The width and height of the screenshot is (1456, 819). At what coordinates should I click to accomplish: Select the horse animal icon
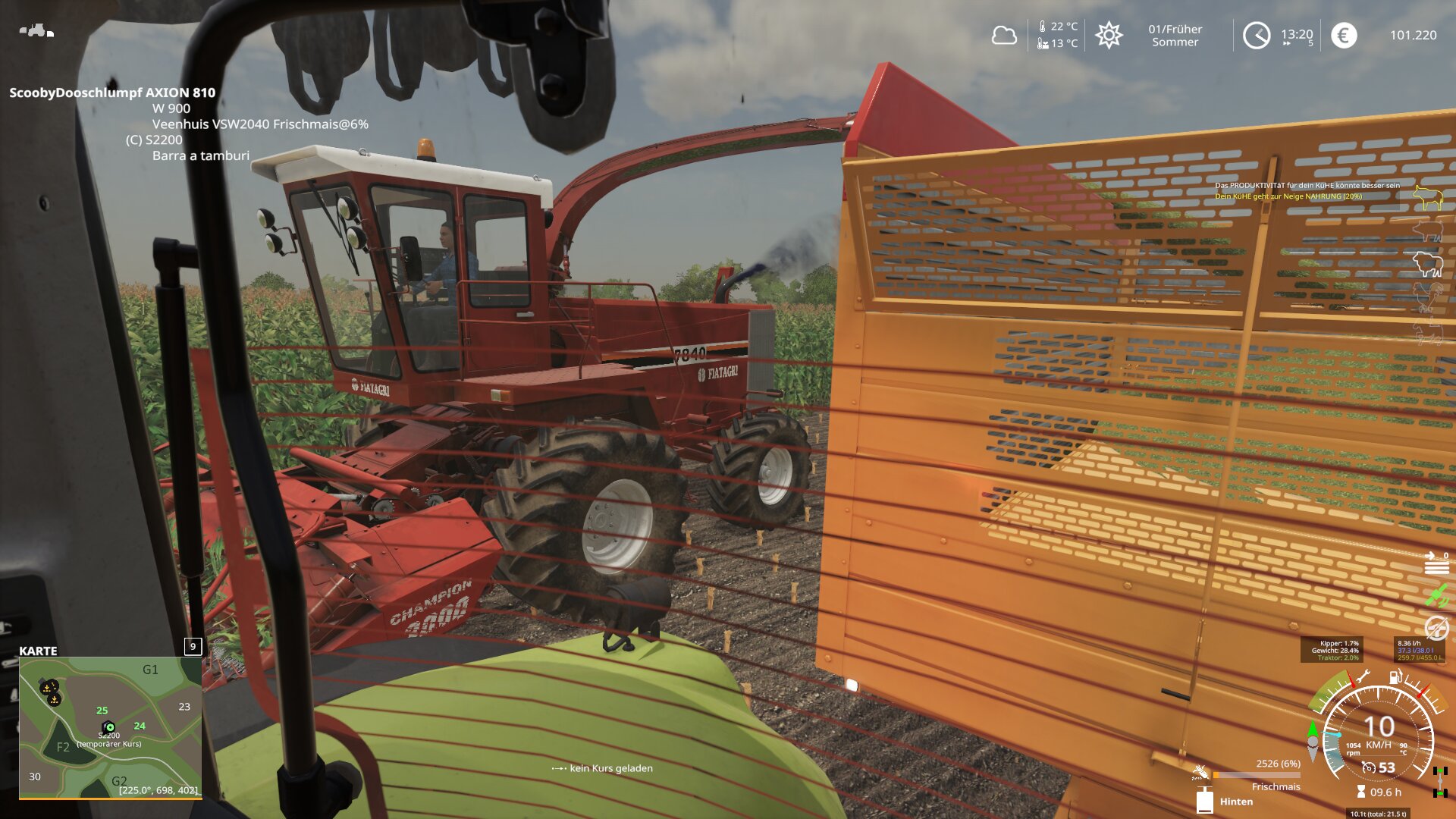pos(1427,331)
